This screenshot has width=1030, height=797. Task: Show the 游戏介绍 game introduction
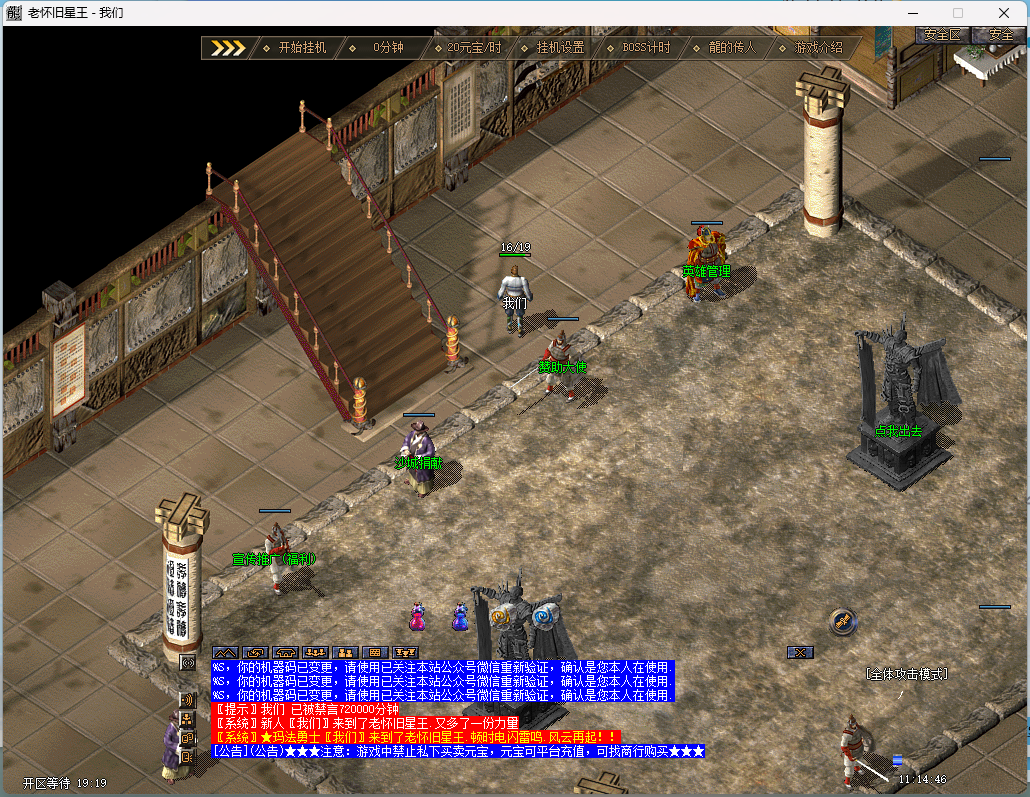click(x=818, y=48)
